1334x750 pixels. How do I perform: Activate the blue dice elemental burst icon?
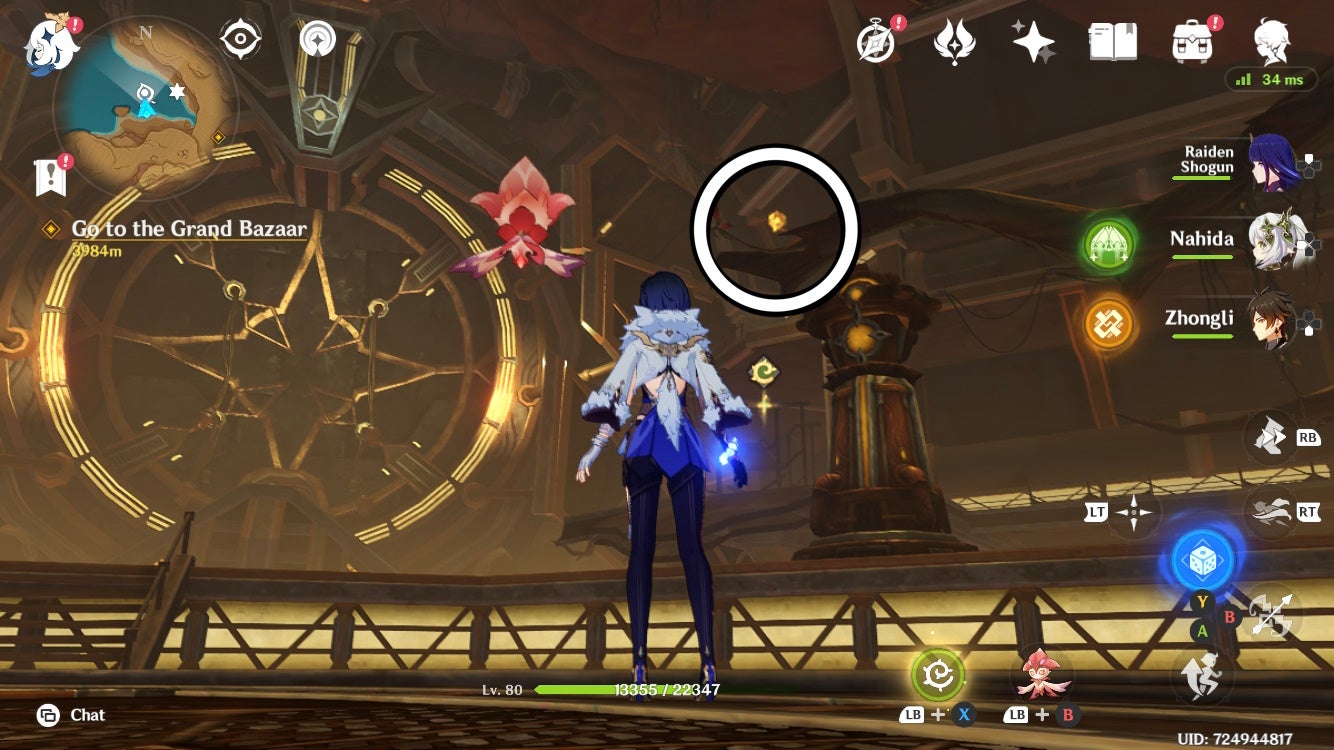[x=1201, y=560]
